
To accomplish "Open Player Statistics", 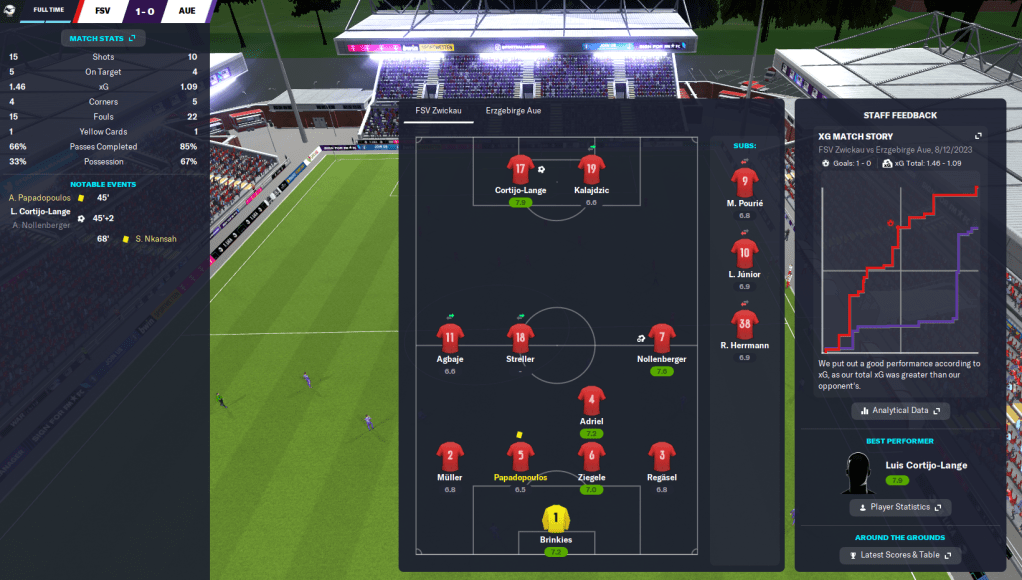I will pyautogui.click(x=900, y=507).
